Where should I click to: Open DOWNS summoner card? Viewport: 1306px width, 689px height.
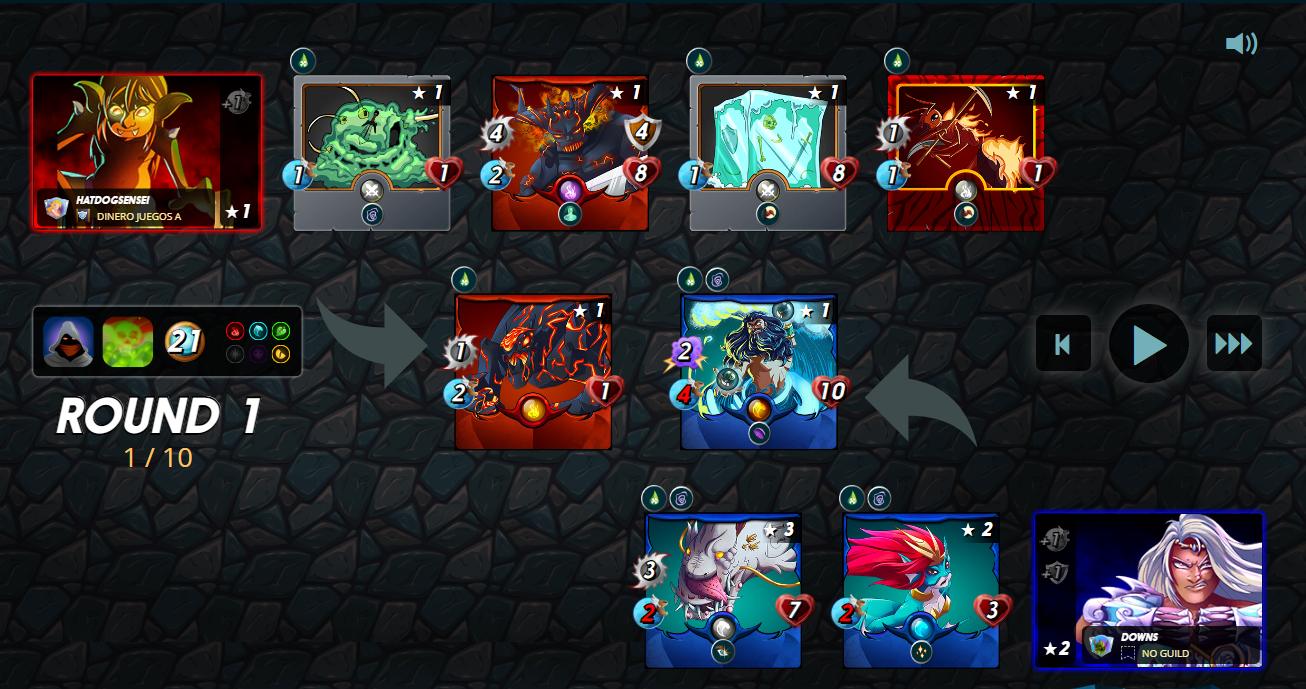(1148, 590)
